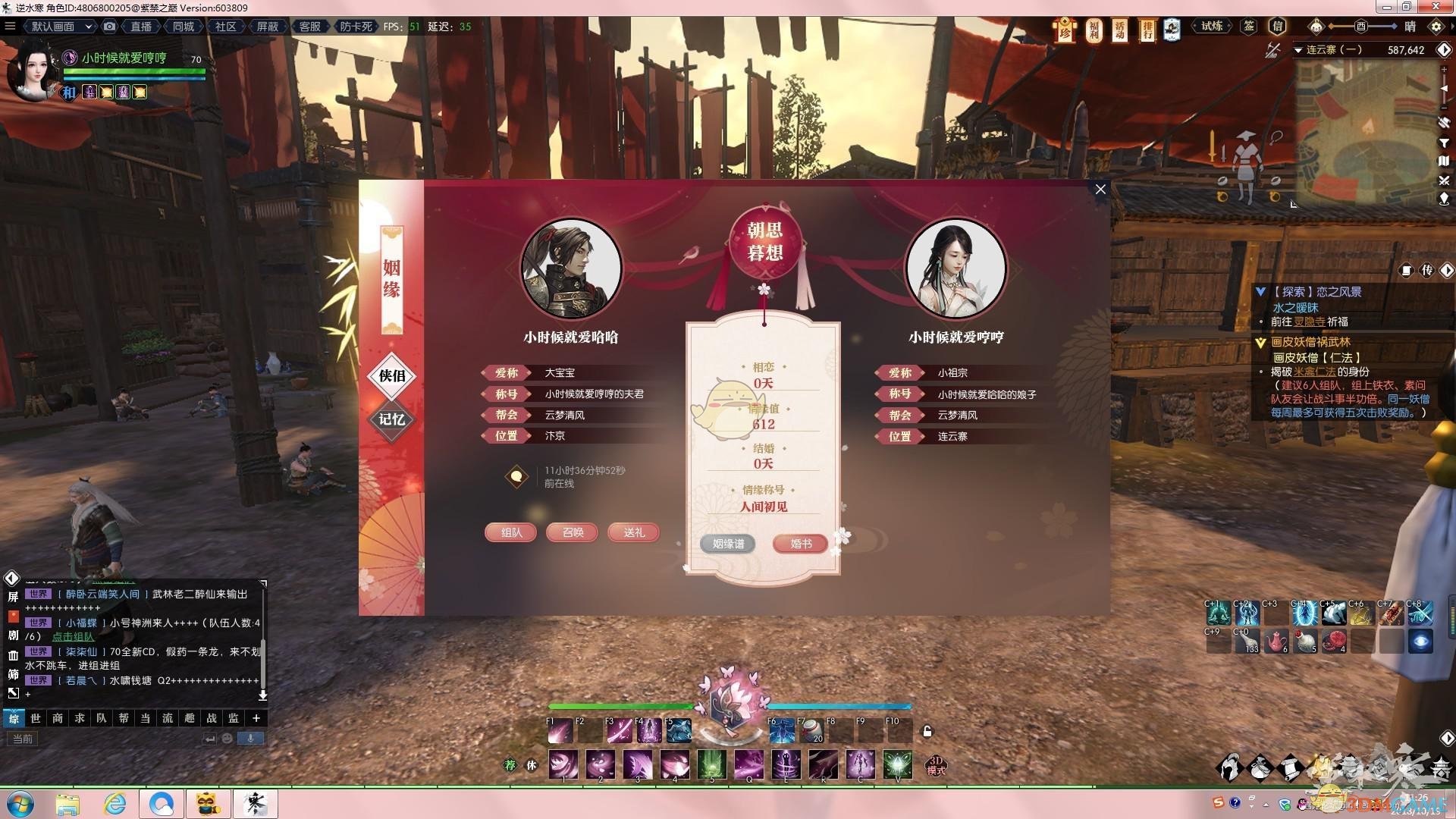Open the 默认画面 display dropdown
The width and height of the screenshot is (1456, 819).
61,27
